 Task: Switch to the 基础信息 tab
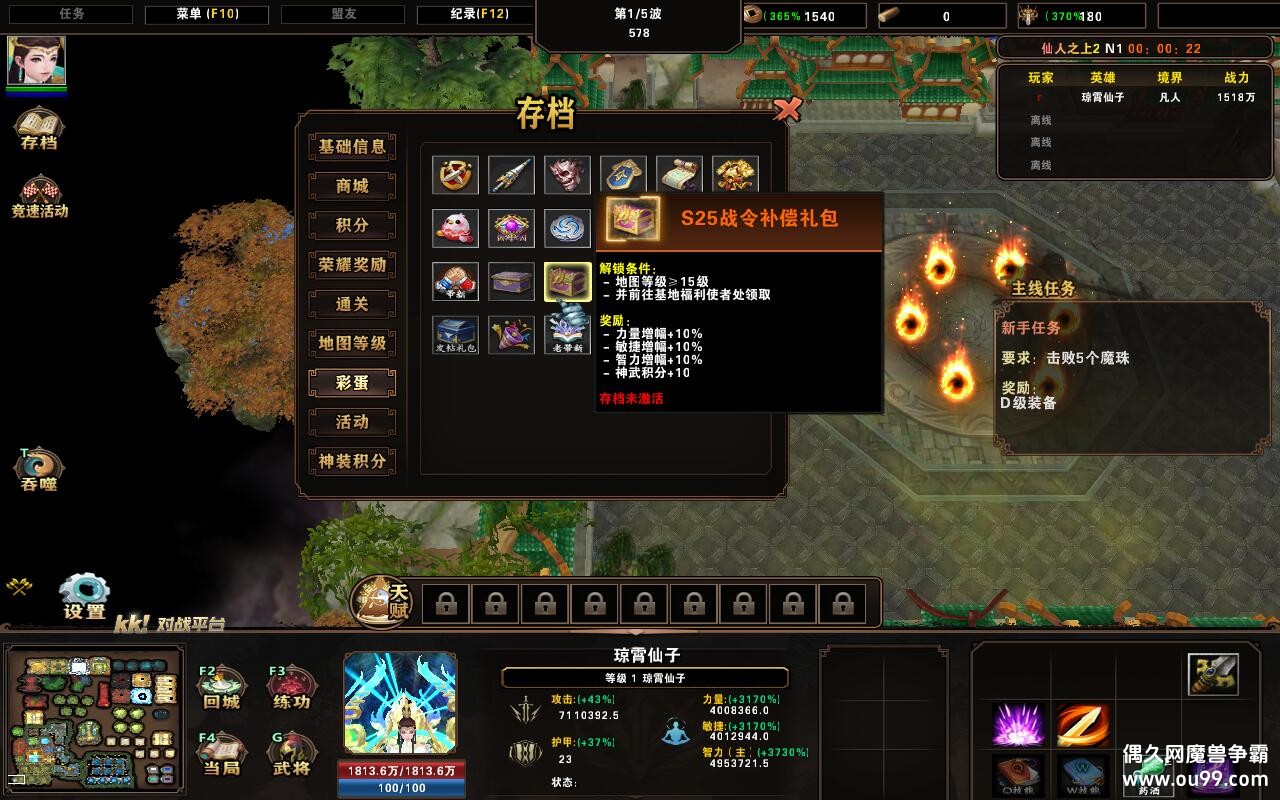352,147
